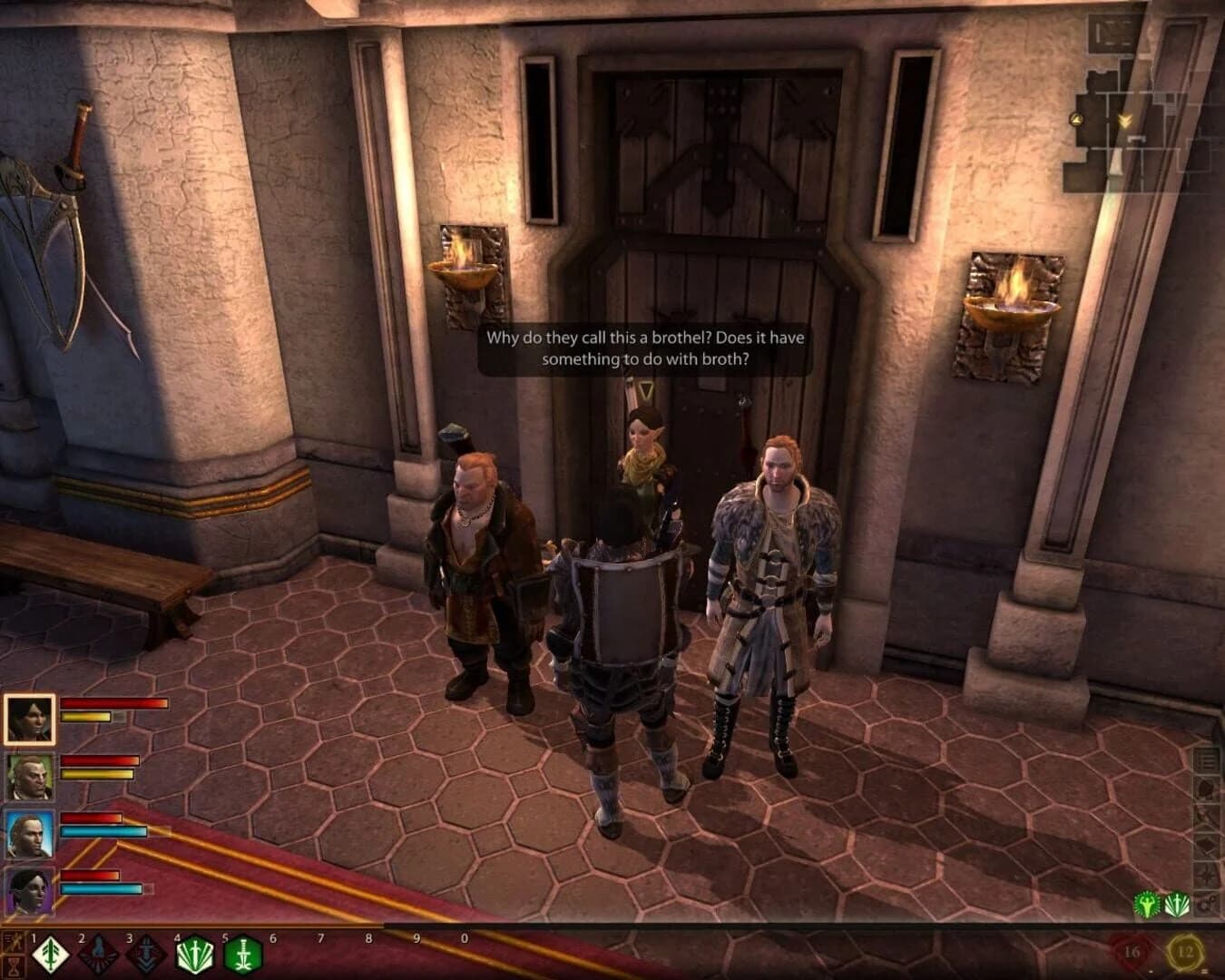This screenshot has height=980, width=1225.
Task: Click the heart health icon showing 16 potions
Action: point(1133,950)
